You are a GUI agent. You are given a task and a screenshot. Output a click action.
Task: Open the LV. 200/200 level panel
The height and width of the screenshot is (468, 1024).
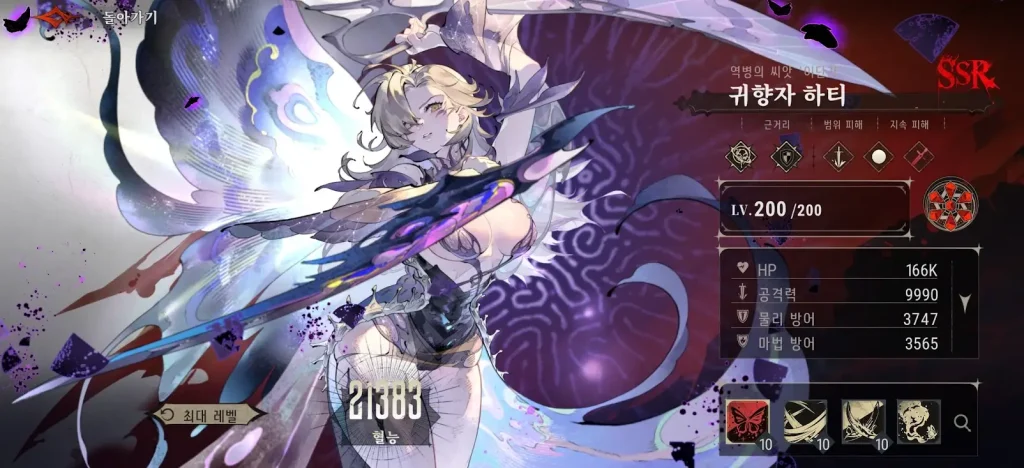813,208
